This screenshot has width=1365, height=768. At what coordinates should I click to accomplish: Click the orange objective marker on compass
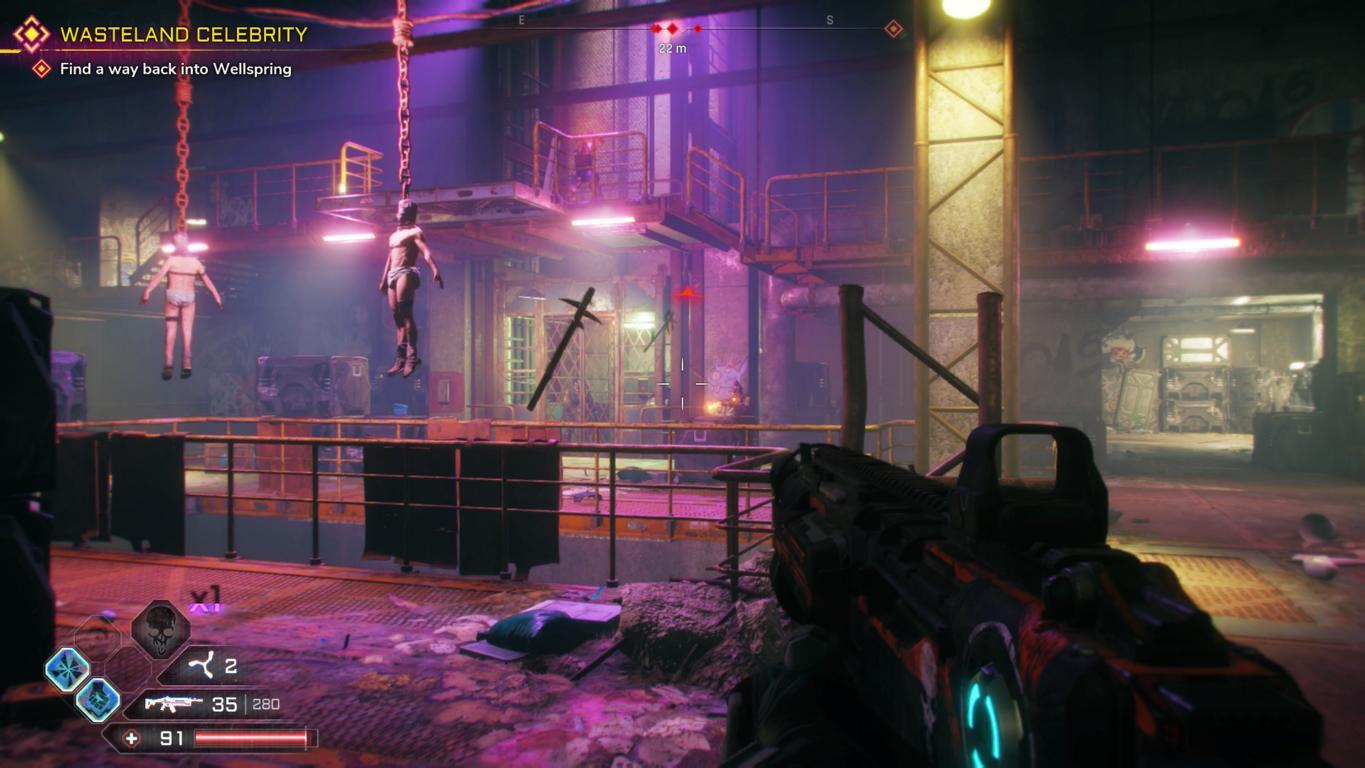click(x=893, y=29)
